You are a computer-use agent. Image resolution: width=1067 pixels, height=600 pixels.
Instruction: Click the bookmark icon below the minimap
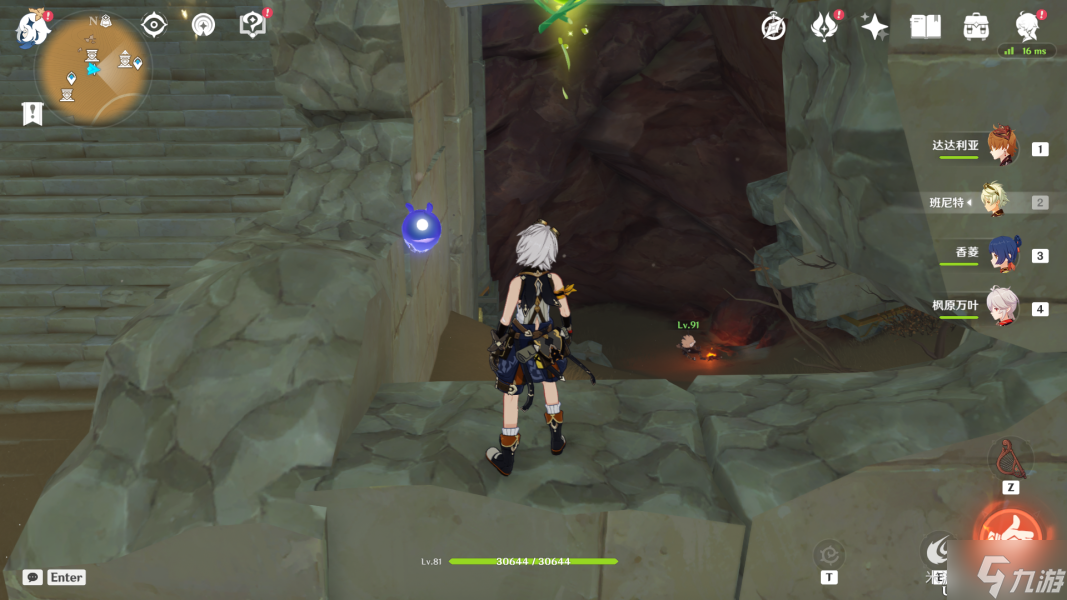click(x=32, y=113)
